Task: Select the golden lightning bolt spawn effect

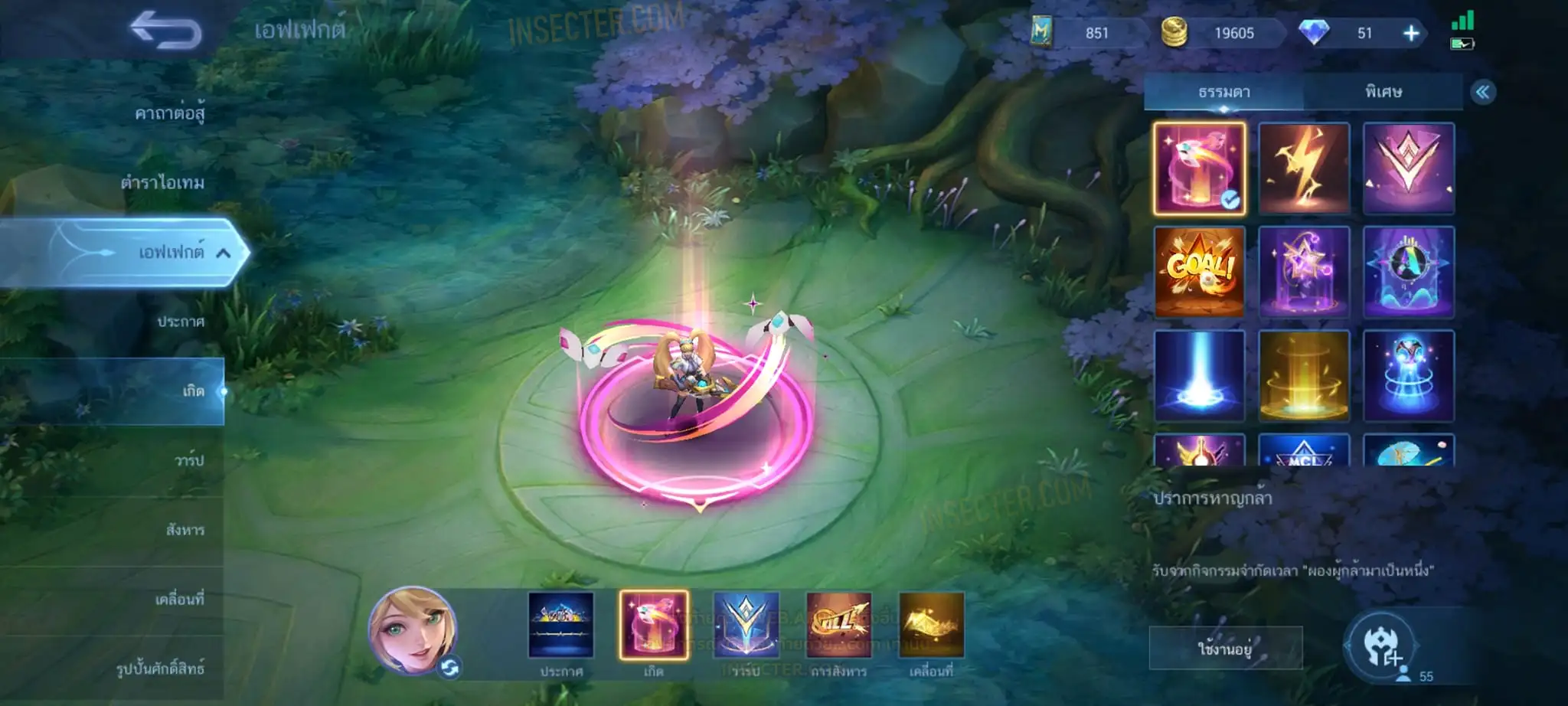Action: [x=1304, y=168]
